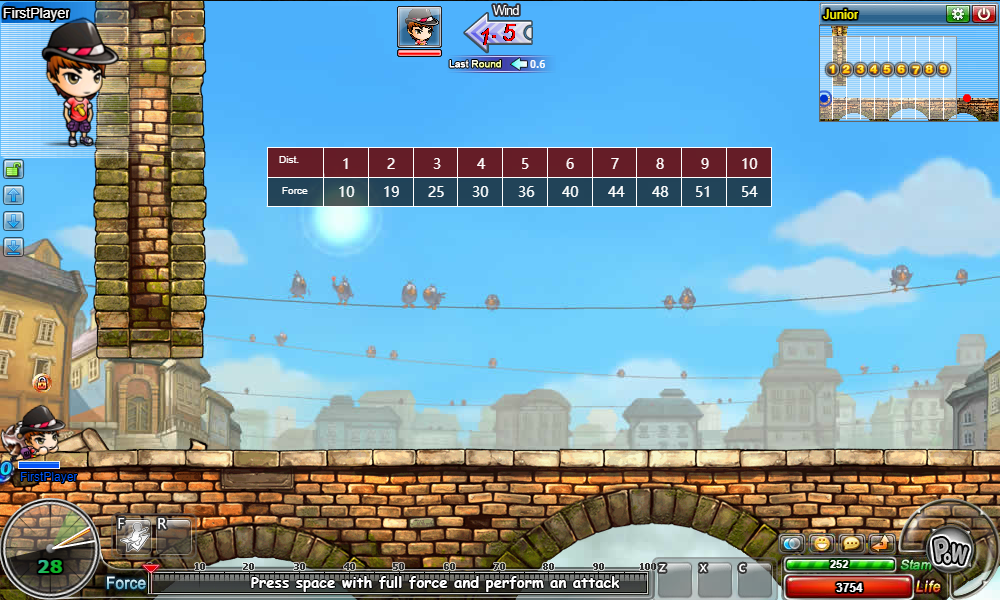Viewport: 1000px width, 600px height.
Task: Click the orange curved arrow button
Action: pyautogui.click(x=881, y=544)
